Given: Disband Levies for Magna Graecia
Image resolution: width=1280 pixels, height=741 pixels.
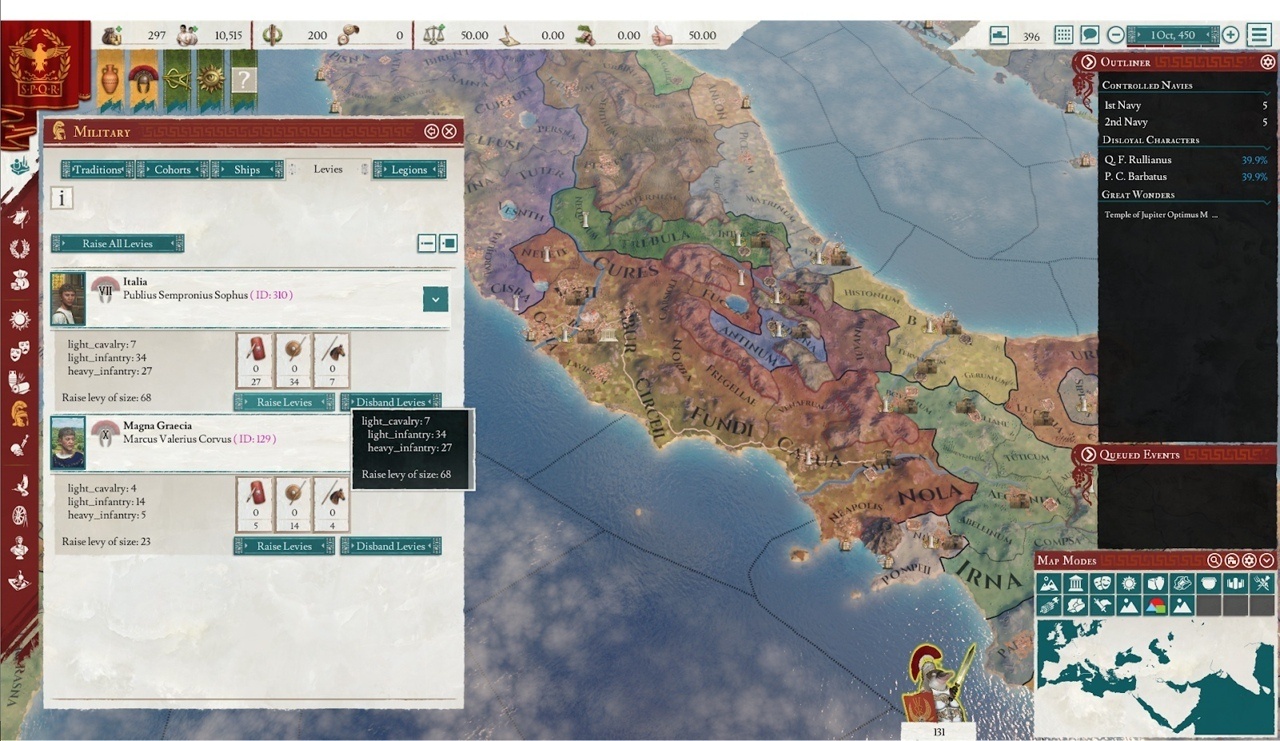Looking at the screenshot, I should click(x=390, y=546).
